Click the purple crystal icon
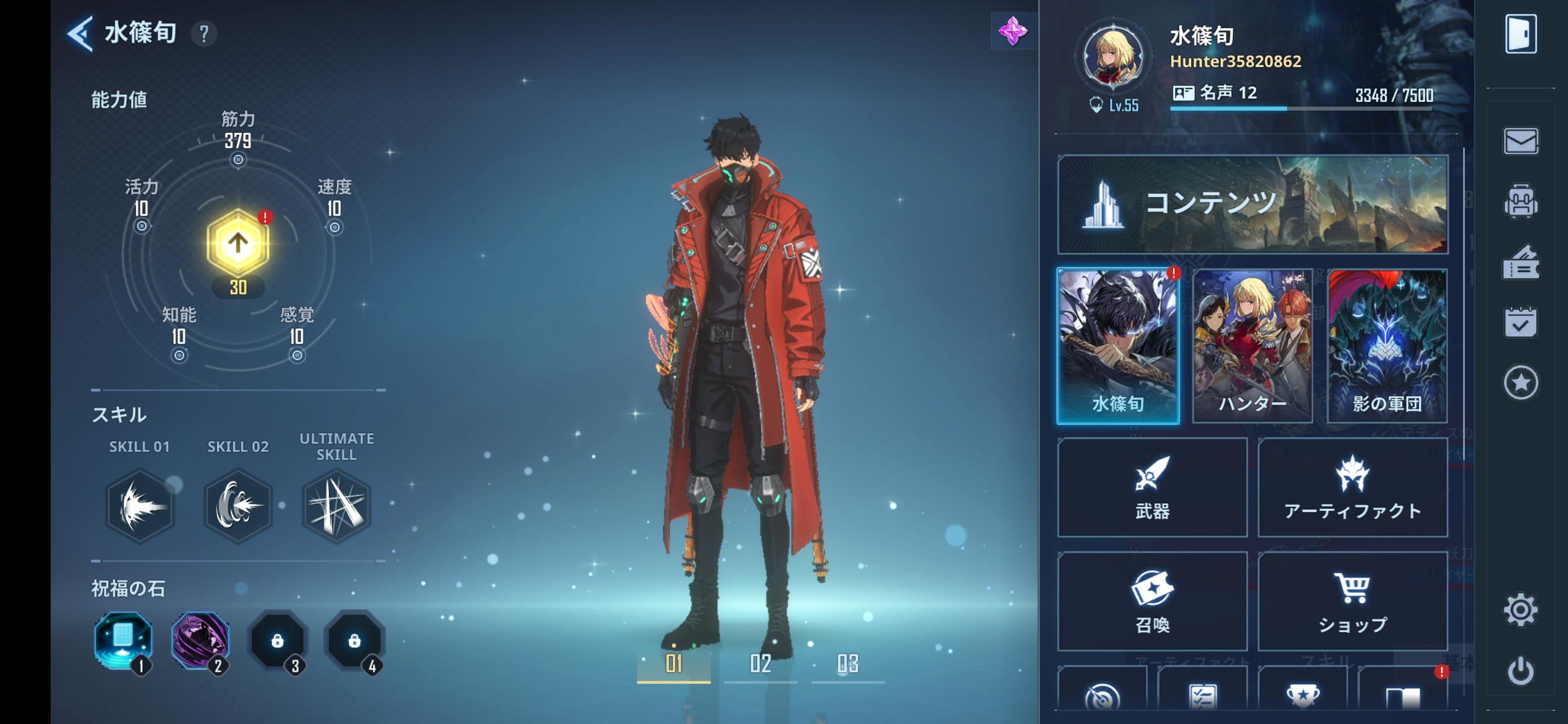Viewport: 1568px width, 724px height. 1013,31
